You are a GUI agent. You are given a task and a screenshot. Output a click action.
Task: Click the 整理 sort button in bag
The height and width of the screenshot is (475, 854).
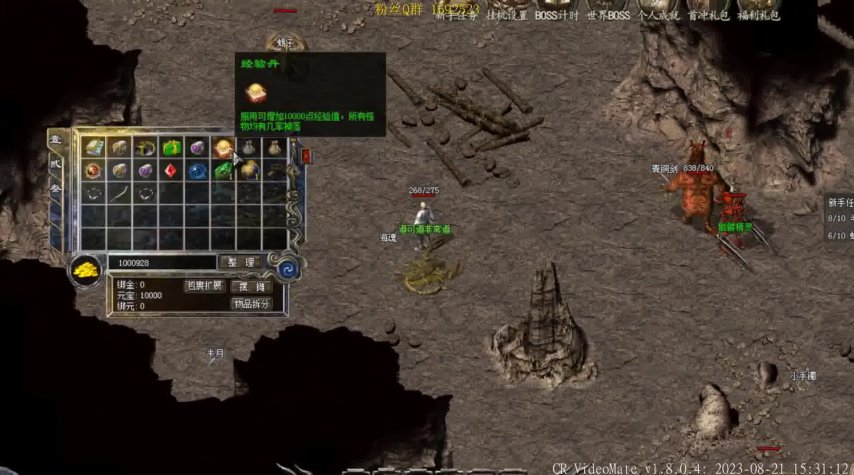coord(239,262)
